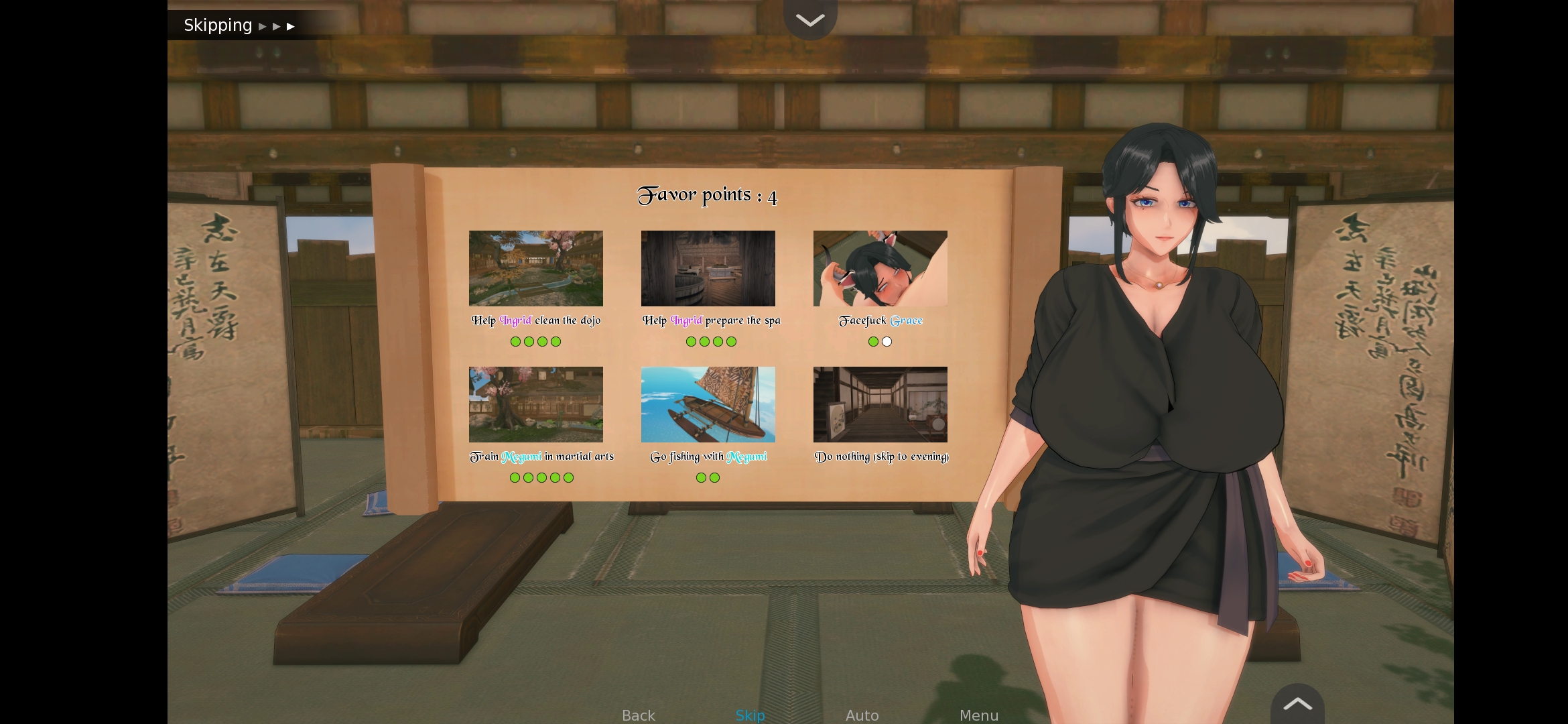Click the last green dot under martial arts training
The width and height of the screenshot is (1568, 724).
[568, 477]
